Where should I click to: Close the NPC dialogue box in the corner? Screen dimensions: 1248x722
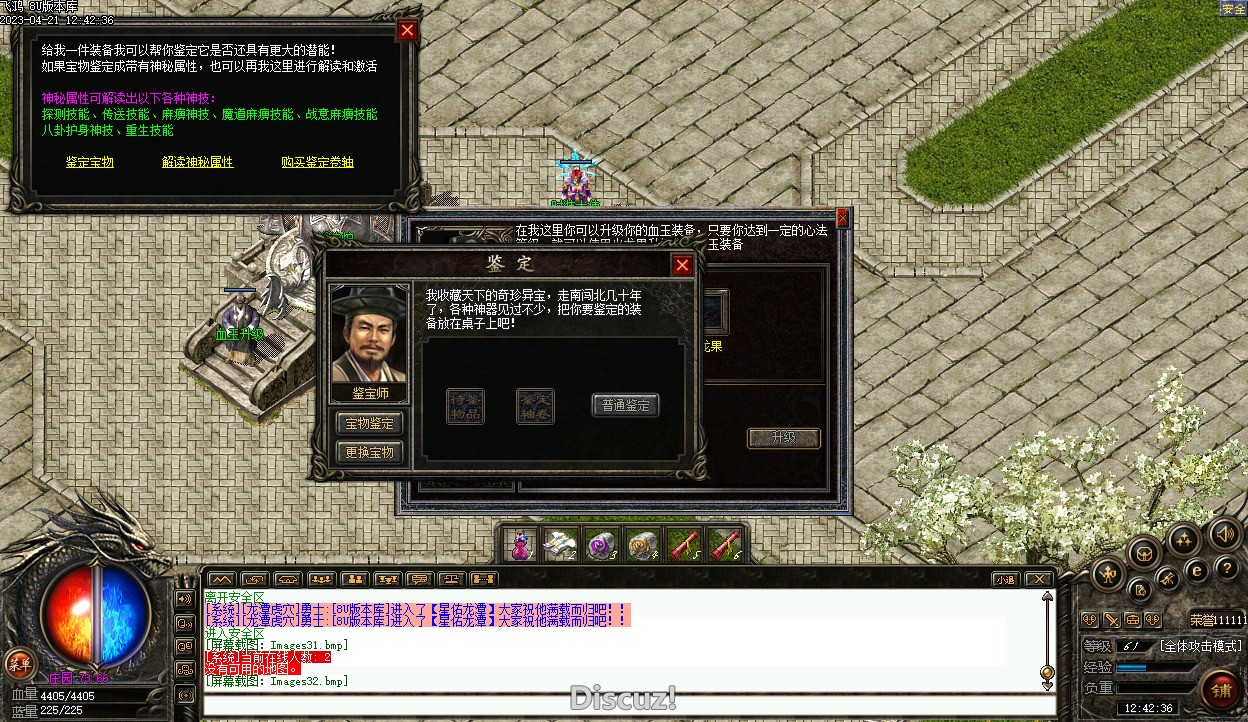(x=407, y=30)
